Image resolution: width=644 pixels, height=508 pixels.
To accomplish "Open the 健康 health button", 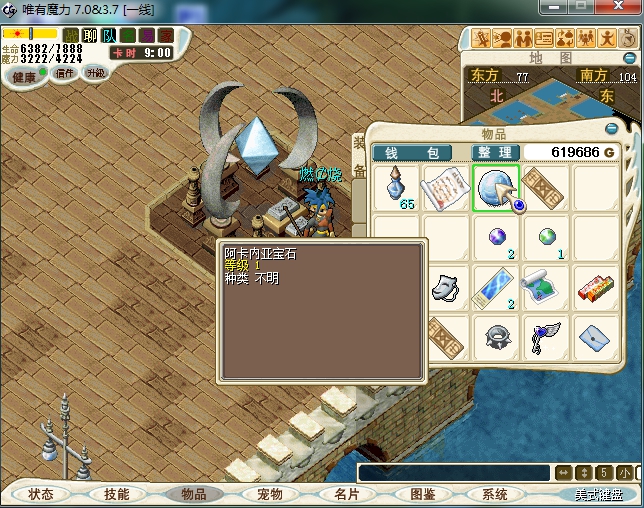I will (24, 77).
